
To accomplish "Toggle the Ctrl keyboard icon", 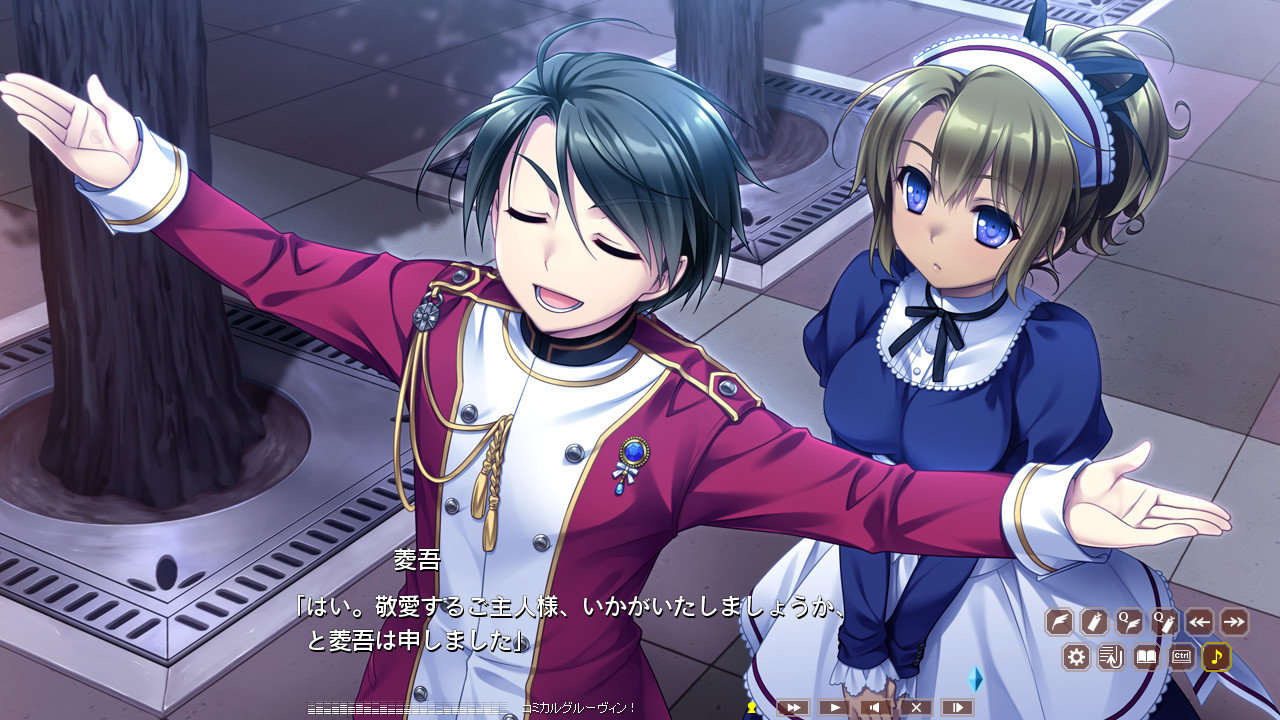I will pos(1181,657).
